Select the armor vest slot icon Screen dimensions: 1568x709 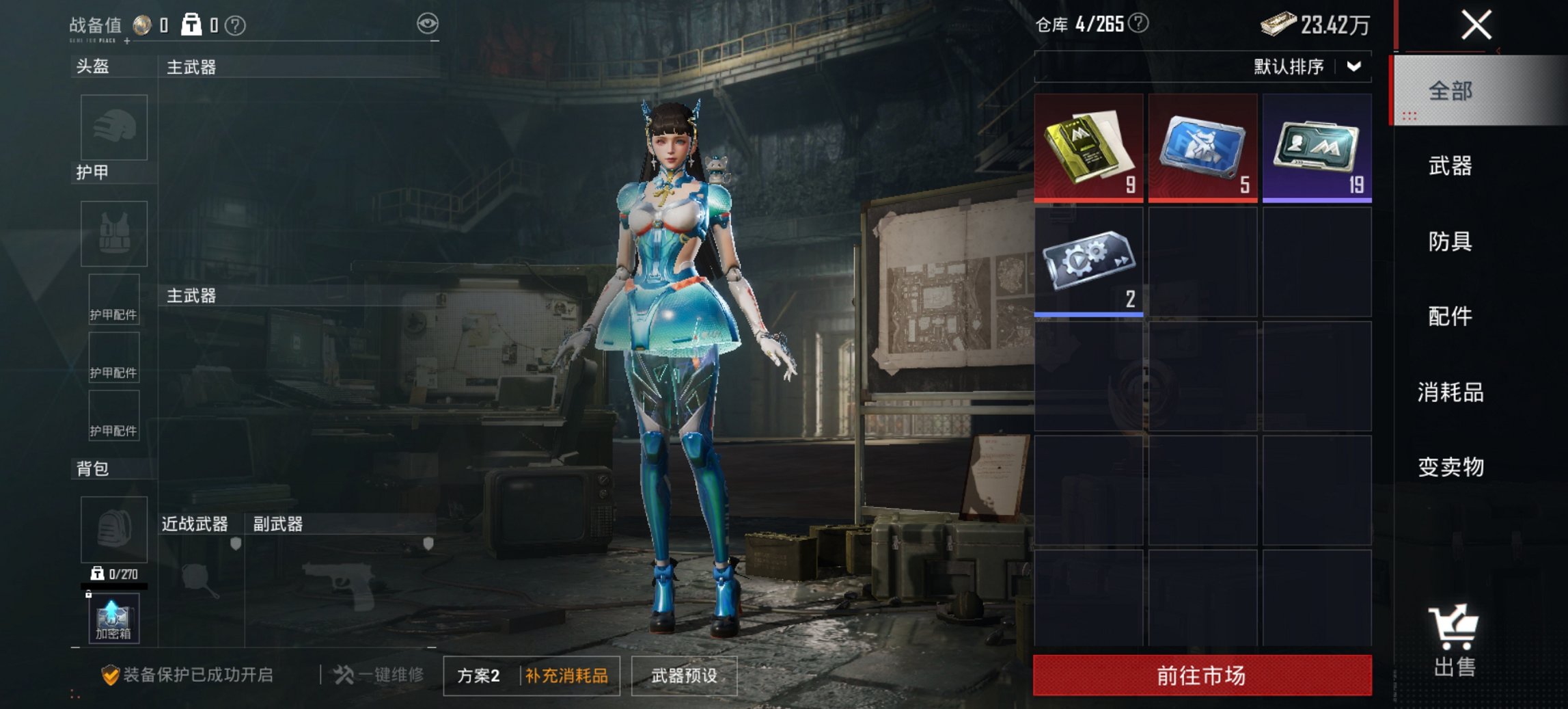[113, 234]
